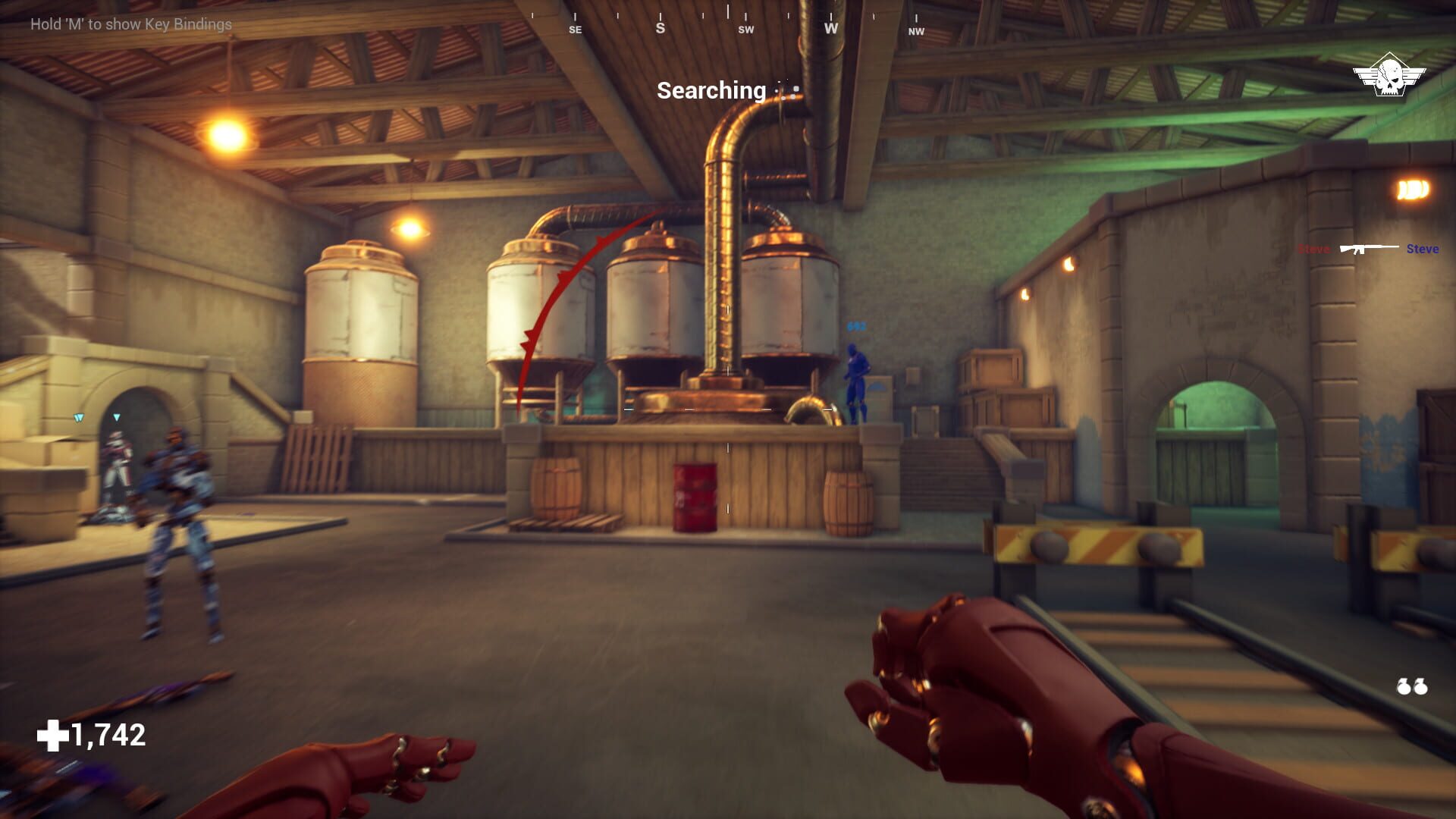The width and height of the screenshot is (1456, 819).
Task: Toggle the blue Steve team indicator
Action: [x=1423, y=249]
